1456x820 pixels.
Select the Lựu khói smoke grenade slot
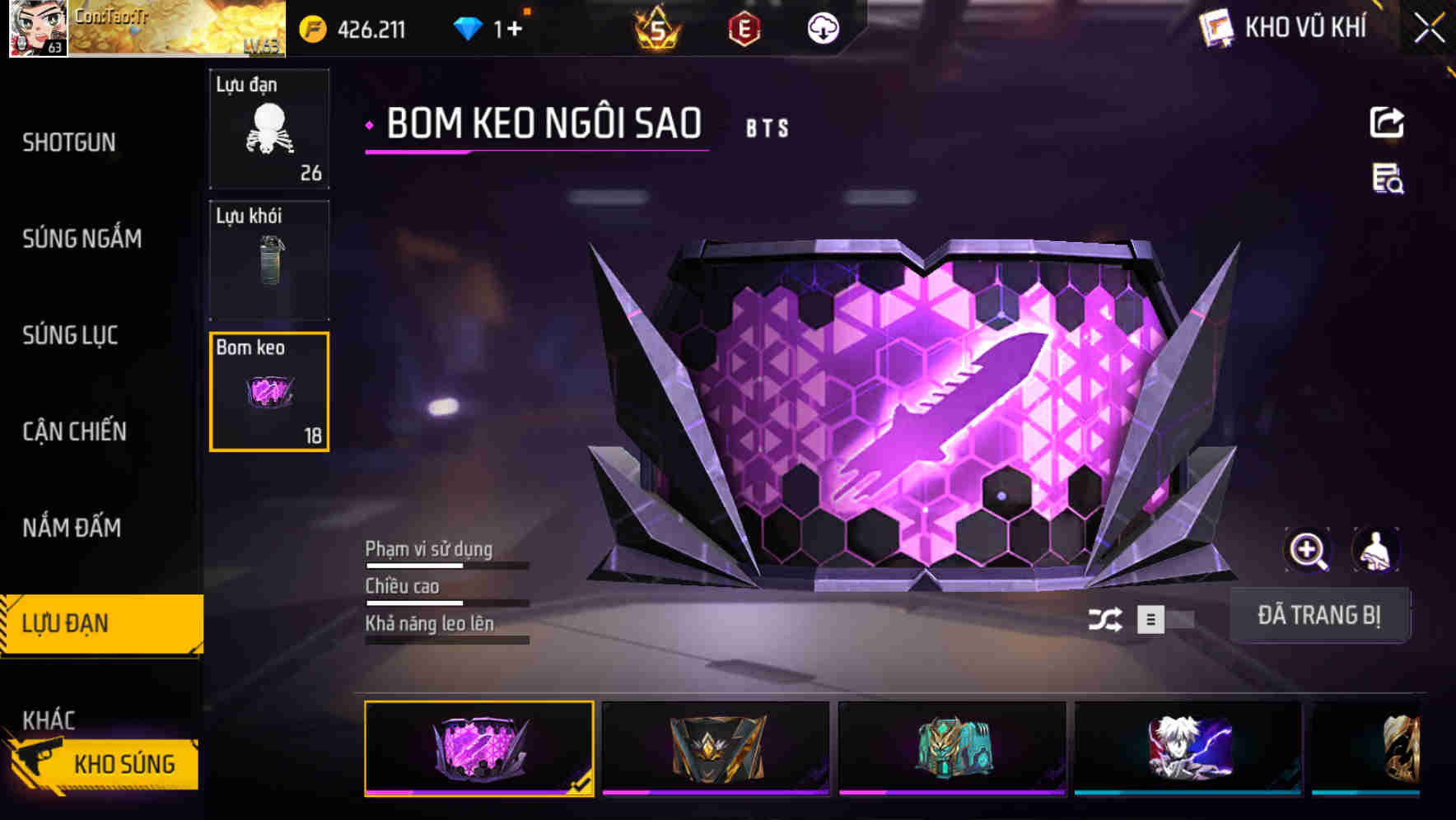coord(268,259)
